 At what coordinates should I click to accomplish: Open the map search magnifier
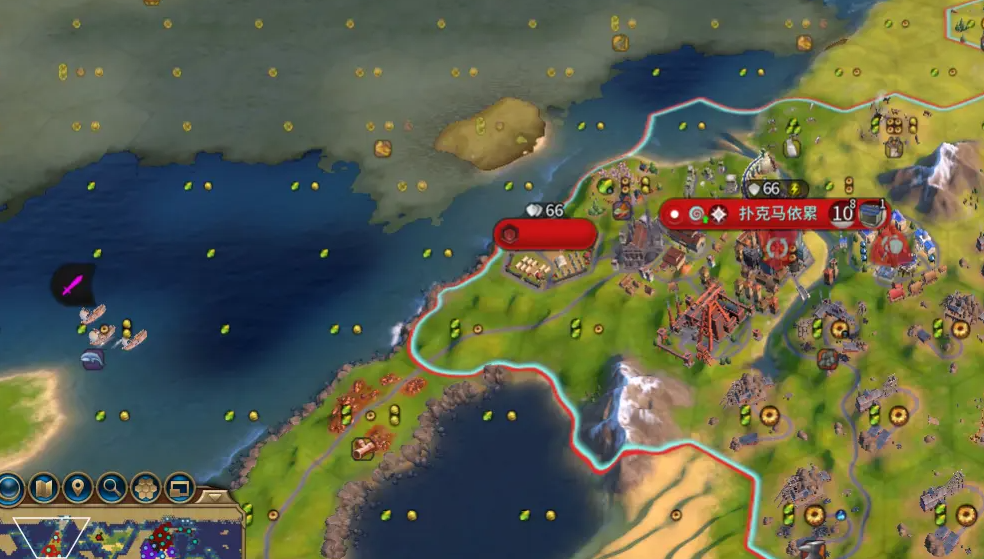click(x=111, y=489)
